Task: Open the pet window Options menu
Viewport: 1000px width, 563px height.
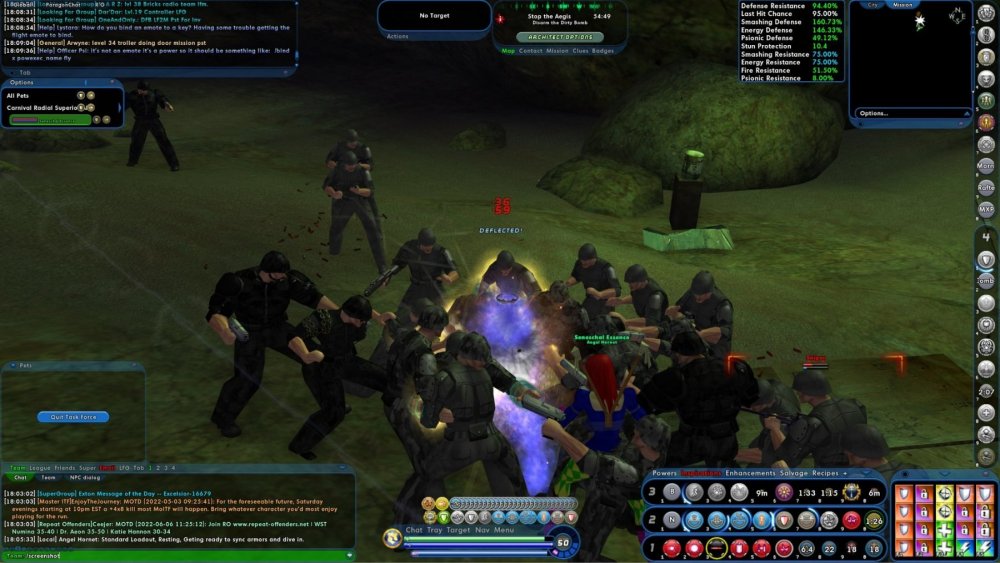Action: tap(21, 82)
